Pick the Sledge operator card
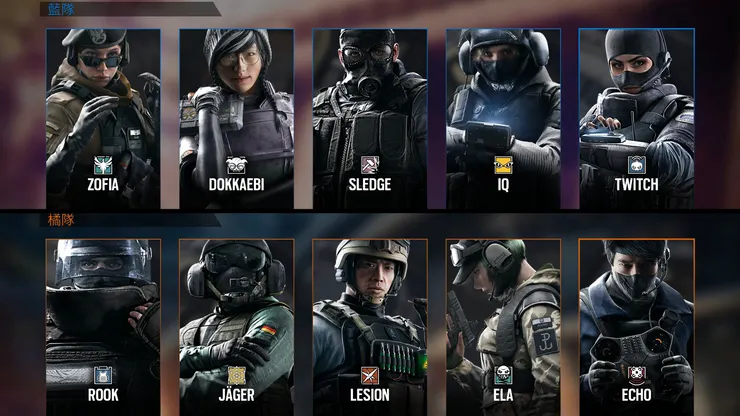The width and height of the screenshot is (740, 416). pyautogui.click(x=370, y=118)
